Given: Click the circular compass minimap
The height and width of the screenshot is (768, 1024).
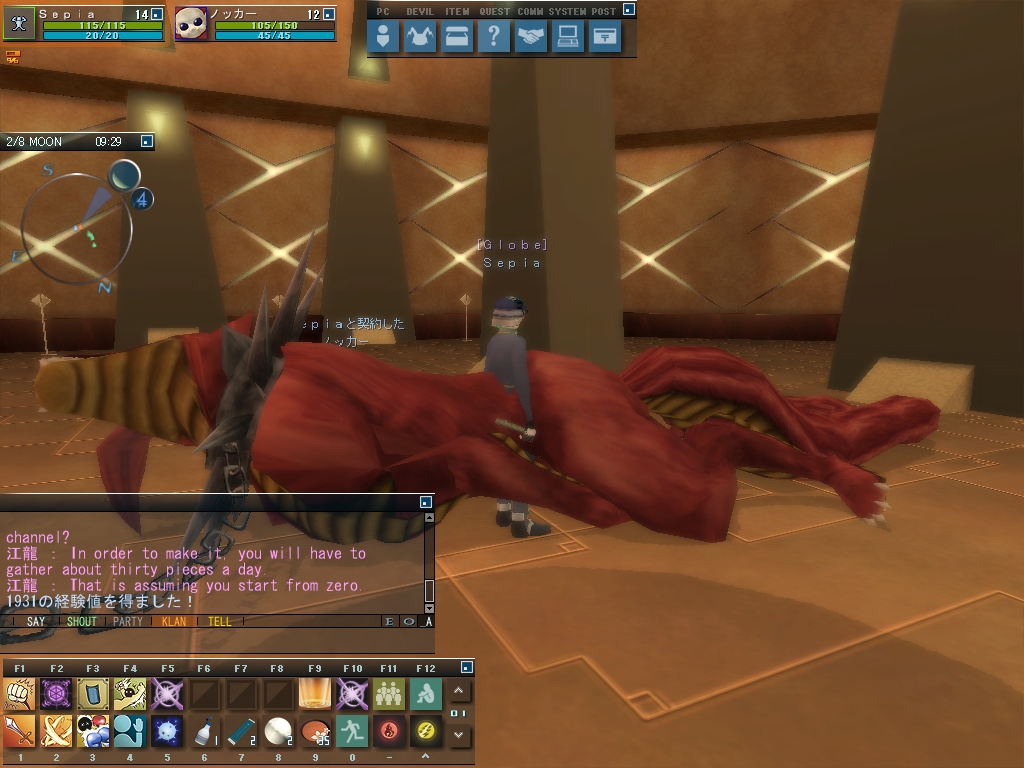Looking at the screenshot, I should (x=76, y=228).
